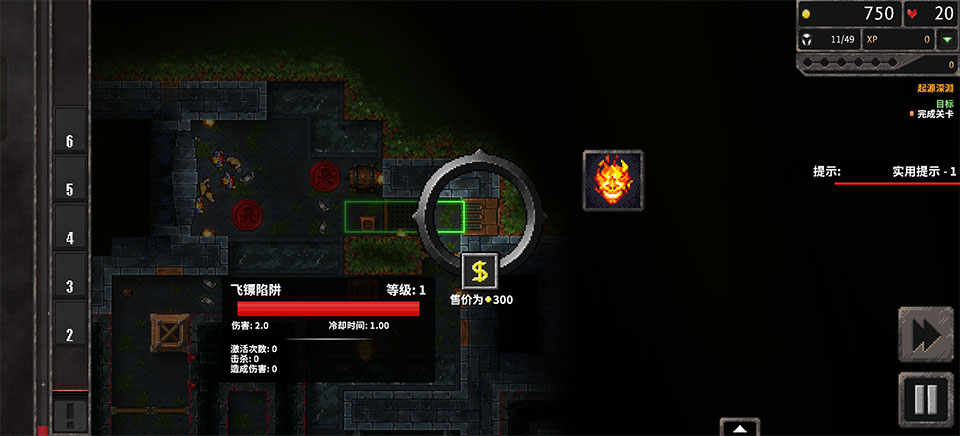The image size is (960, 436).
Task: Select wave 4 in the wave list
Action: (x=70, y=239)
